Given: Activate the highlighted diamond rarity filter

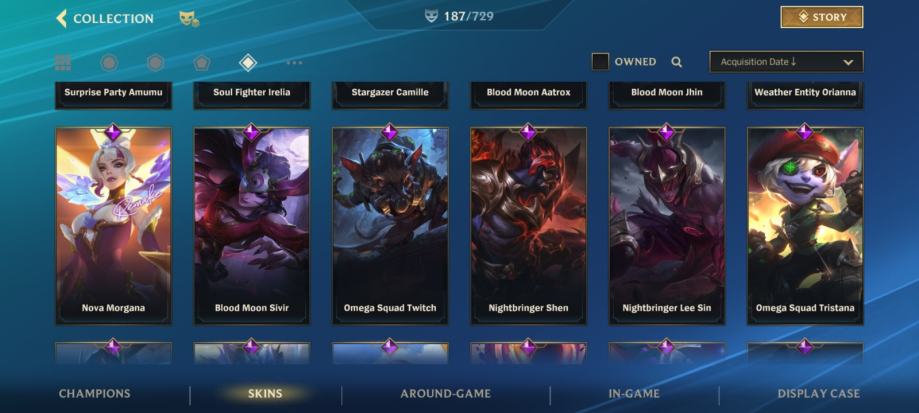Looking at the screenshot, I should click(248, 63).
